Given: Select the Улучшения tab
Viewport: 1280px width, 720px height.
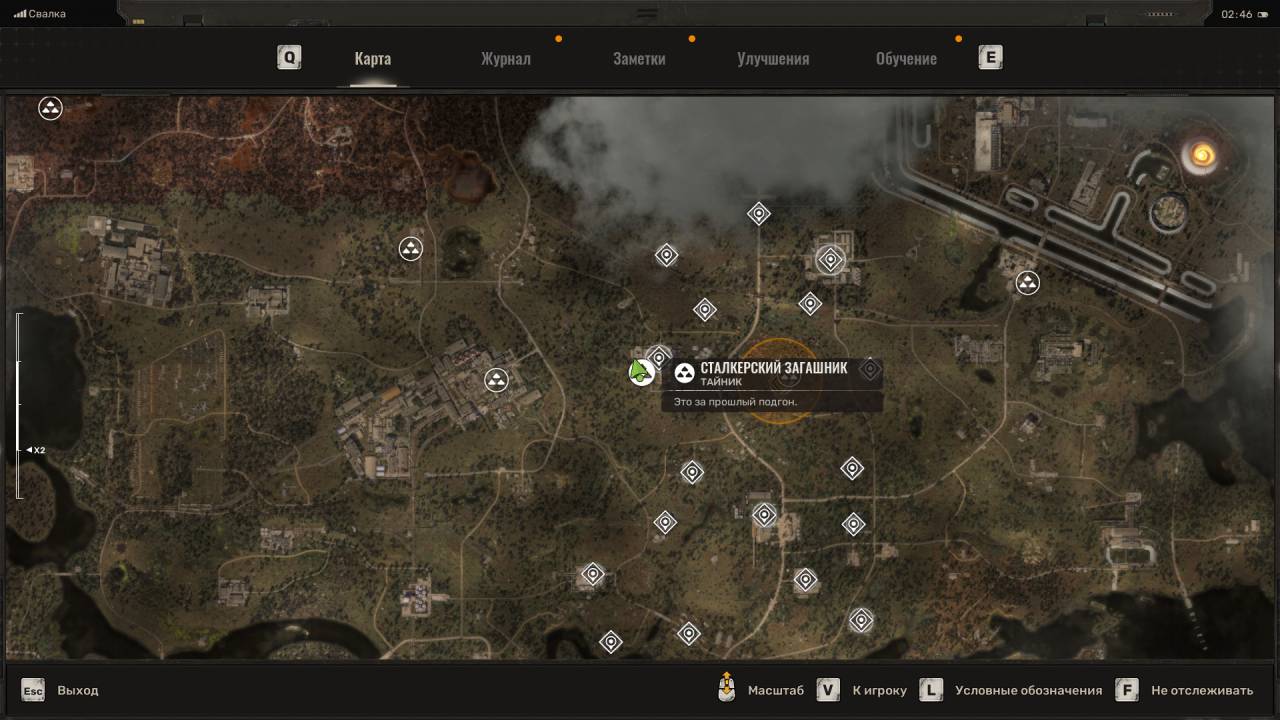Looking at the screenshot, I should coord(773,58).
